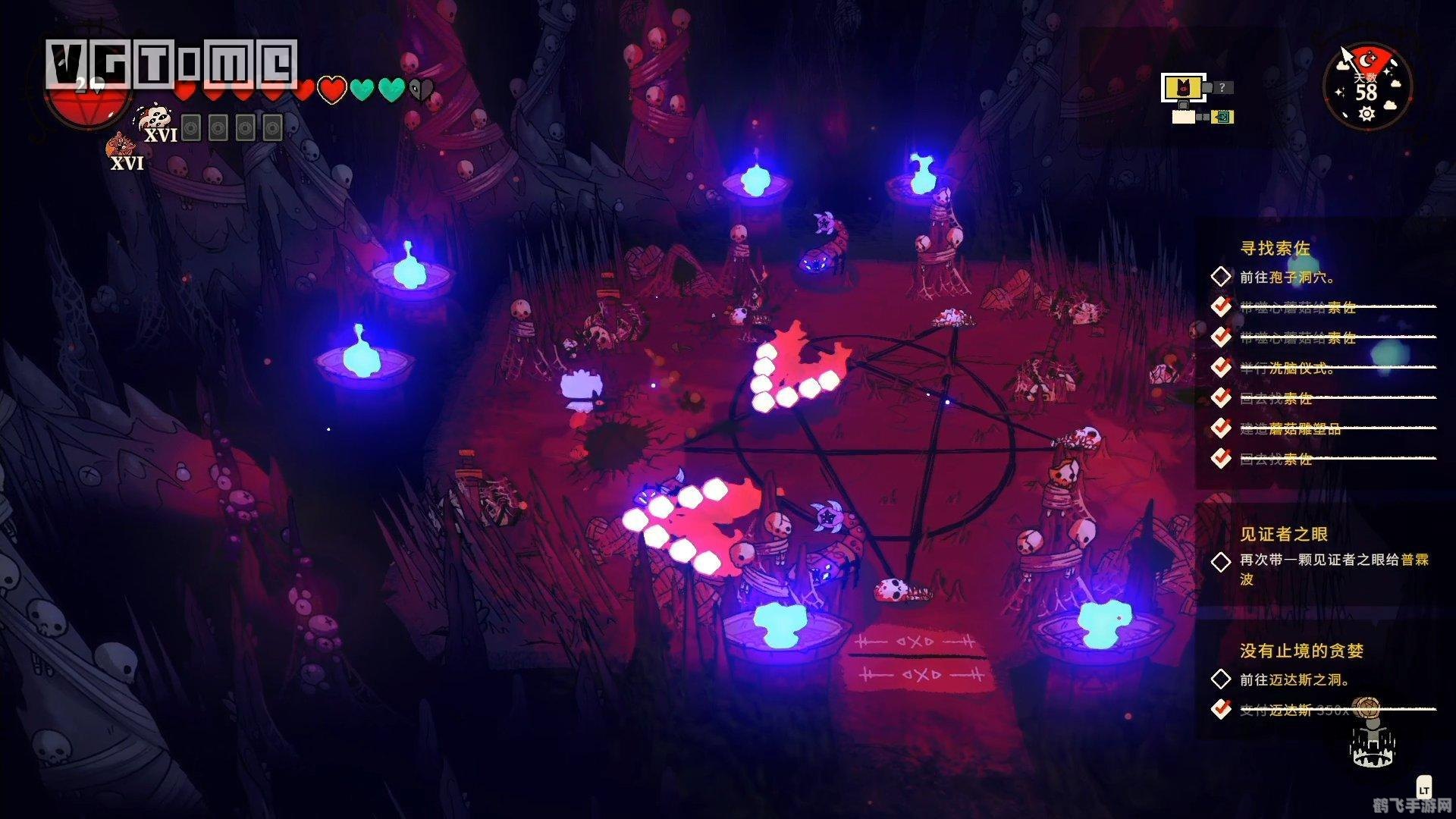
Task: Open the day 58 time-of-day clock
Action: [x=1367, y=86]
